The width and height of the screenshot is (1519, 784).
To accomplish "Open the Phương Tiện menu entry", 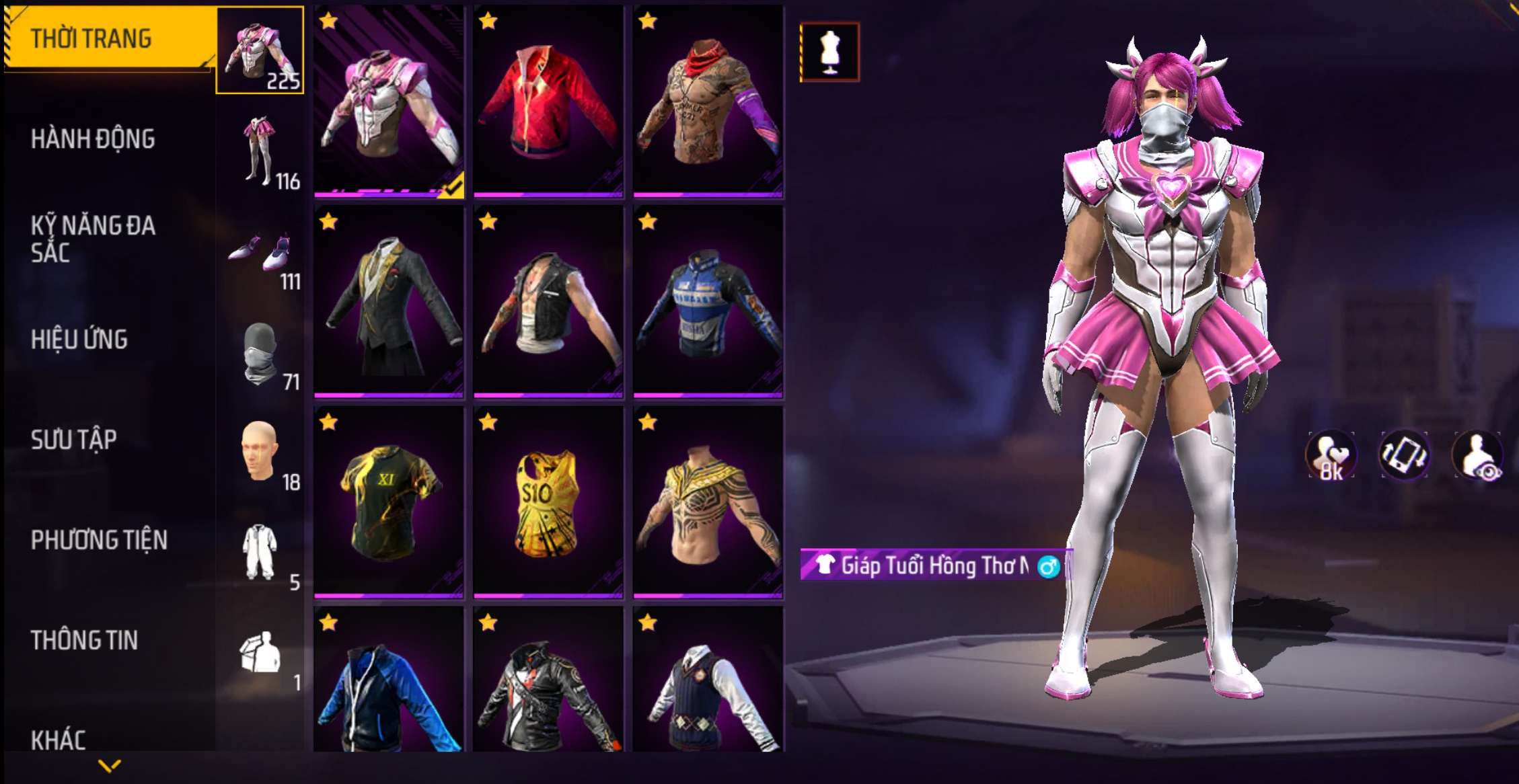I will pos(99,540).
